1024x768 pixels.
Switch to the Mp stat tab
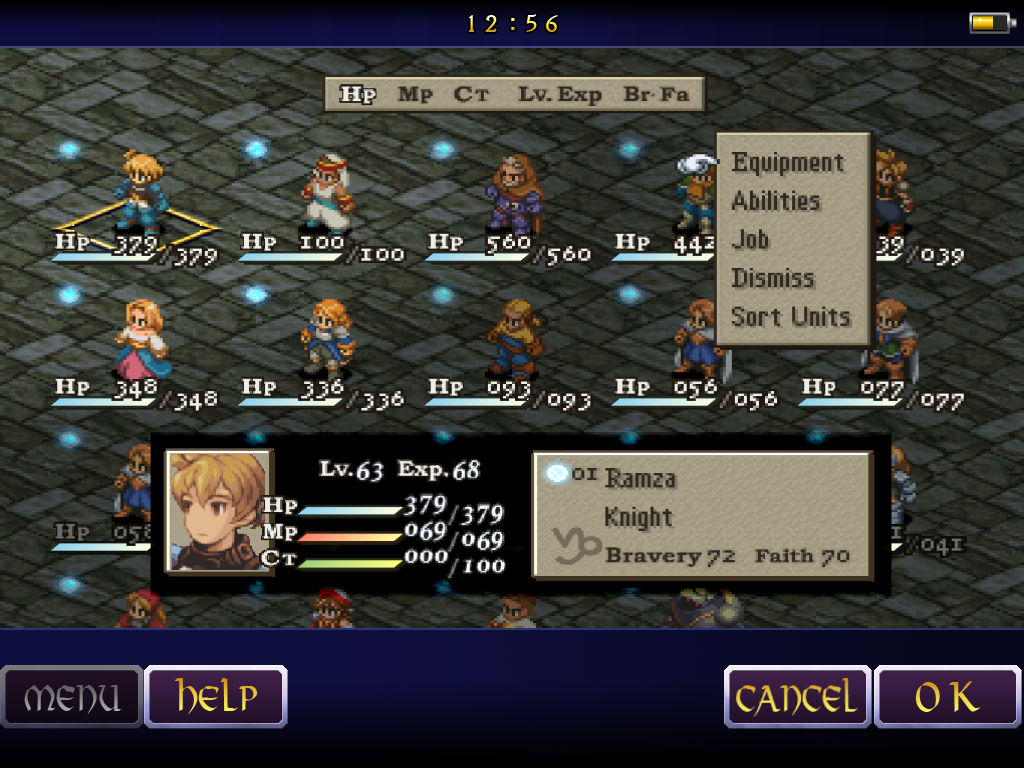[x=415, y=95]
